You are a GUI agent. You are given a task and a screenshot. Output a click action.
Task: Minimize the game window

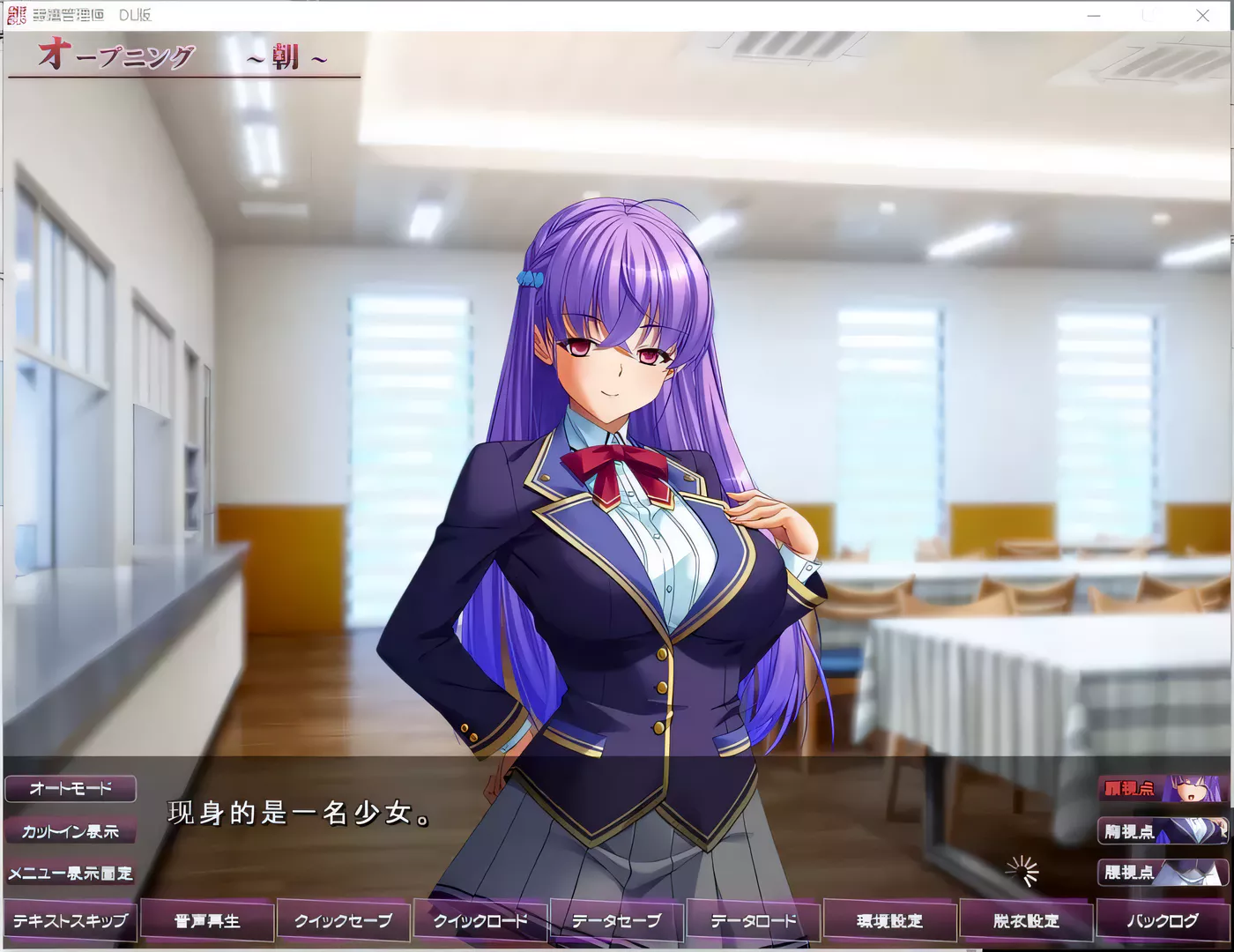pos(1093,15)
